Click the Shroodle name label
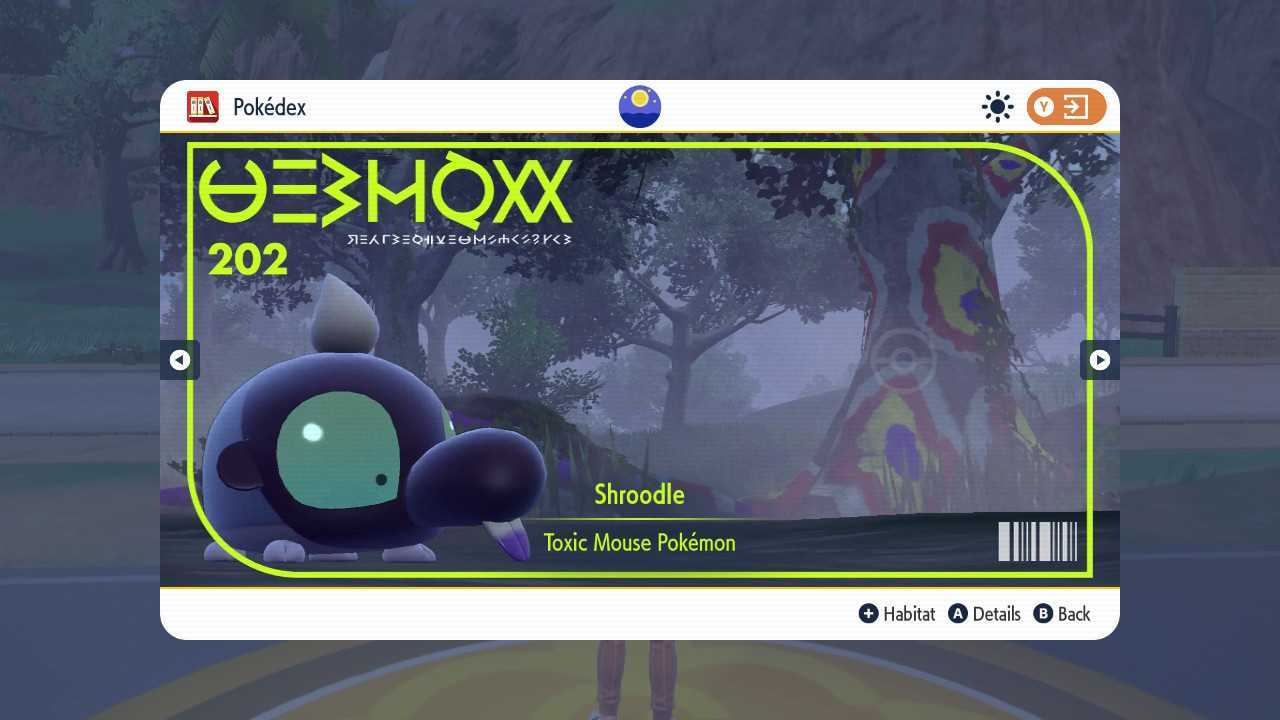1280x720 pixels. (639, 494)
